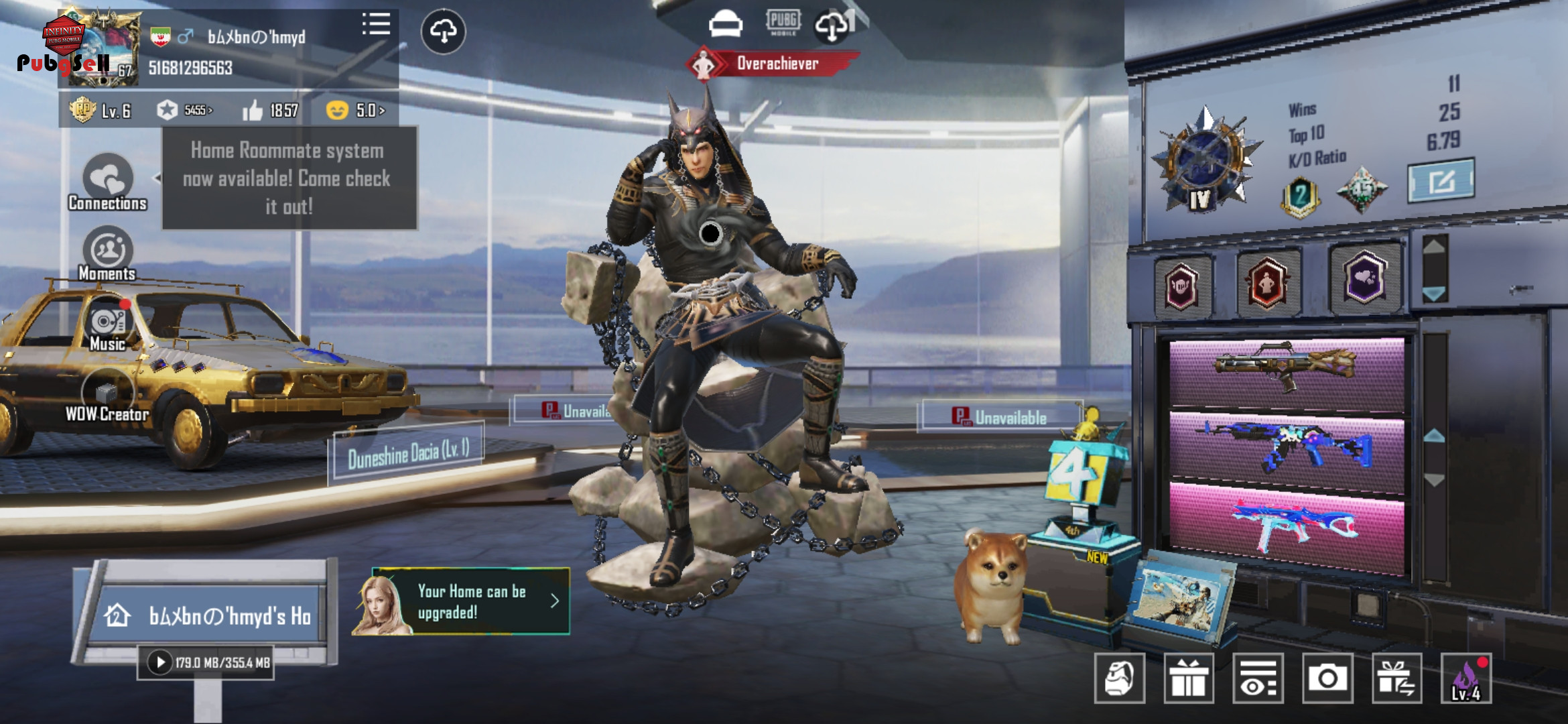Tap the thumbs-up likes counter
The image size is (1568, 724).
point(271,111)
